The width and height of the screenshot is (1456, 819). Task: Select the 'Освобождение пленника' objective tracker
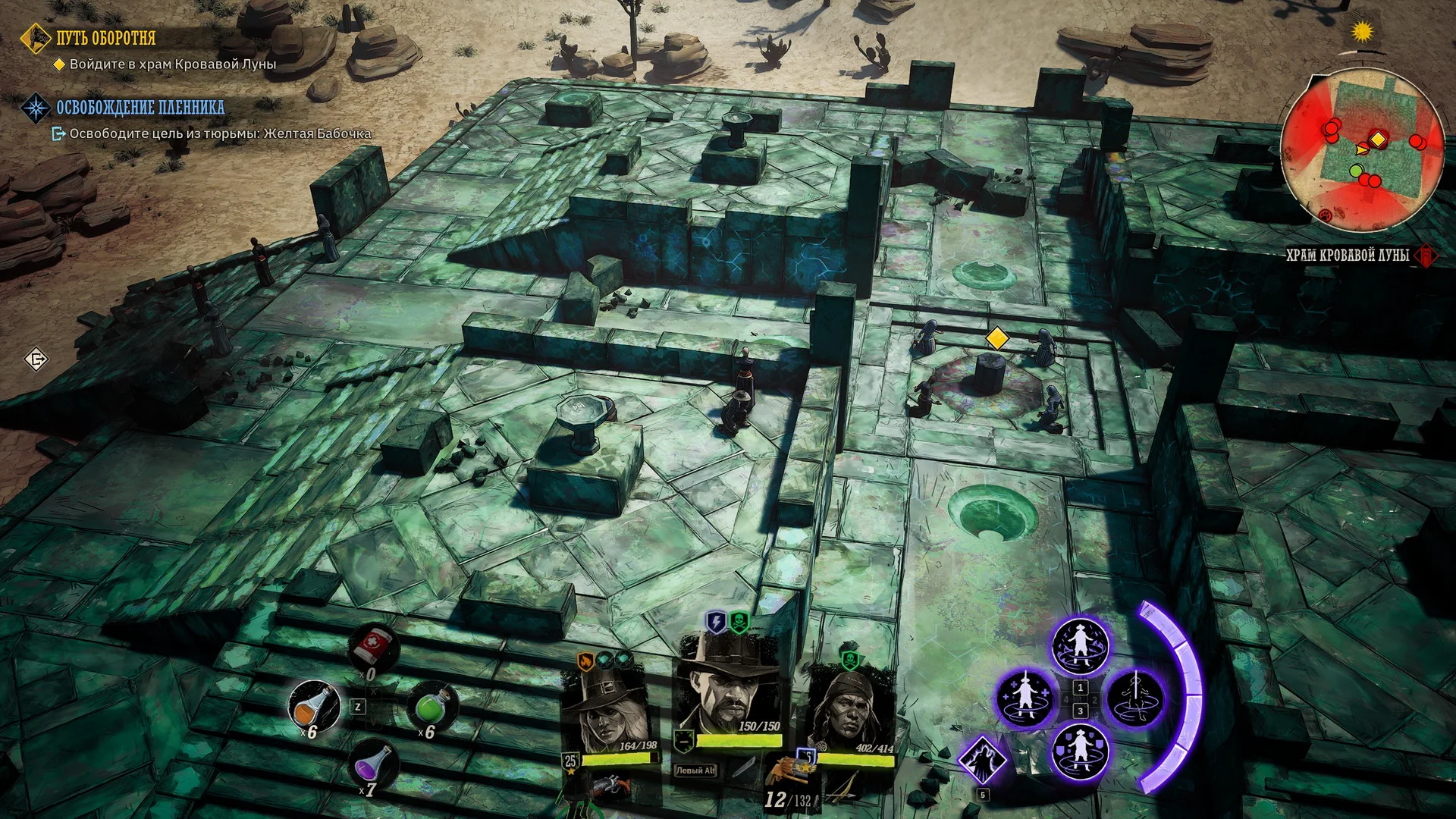click(x=140, y=108)
